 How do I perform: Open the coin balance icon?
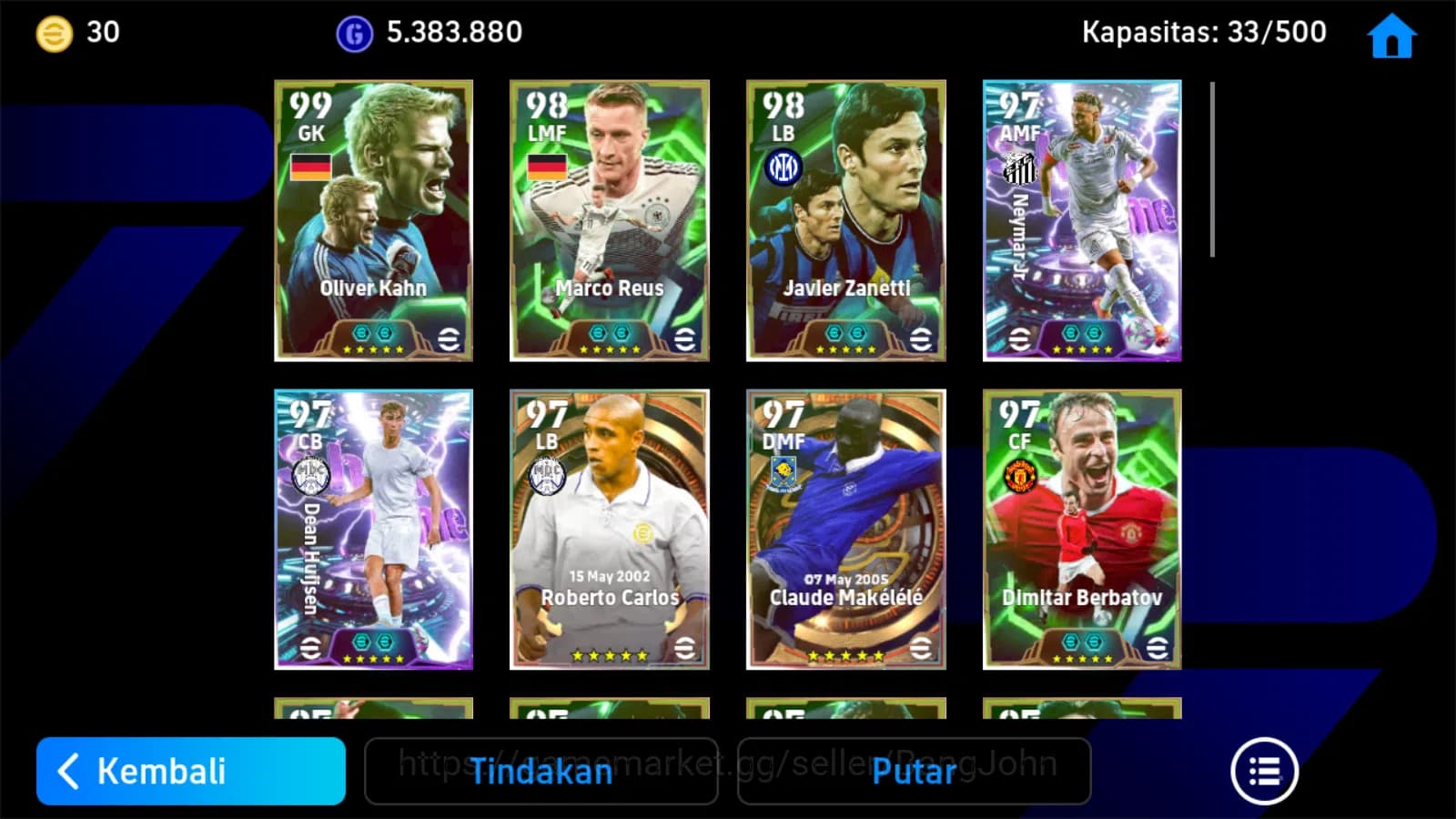tap(56, 32)
